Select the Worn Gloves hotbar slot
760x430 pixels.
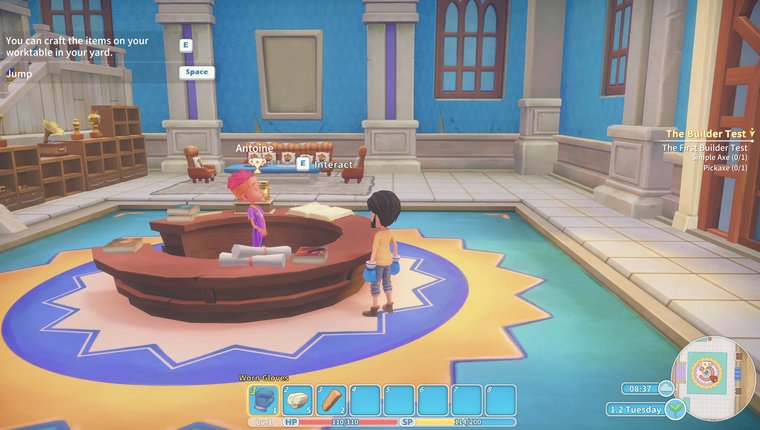pos(265,400)
